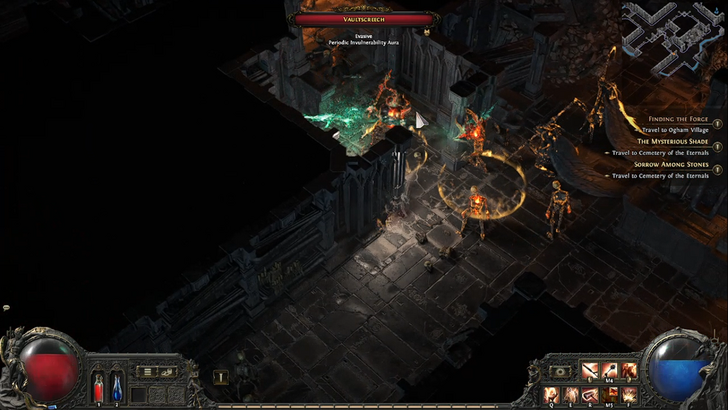Activate the skill bound to Q
This screenshot has width=728, height=410.
(551, 394)
